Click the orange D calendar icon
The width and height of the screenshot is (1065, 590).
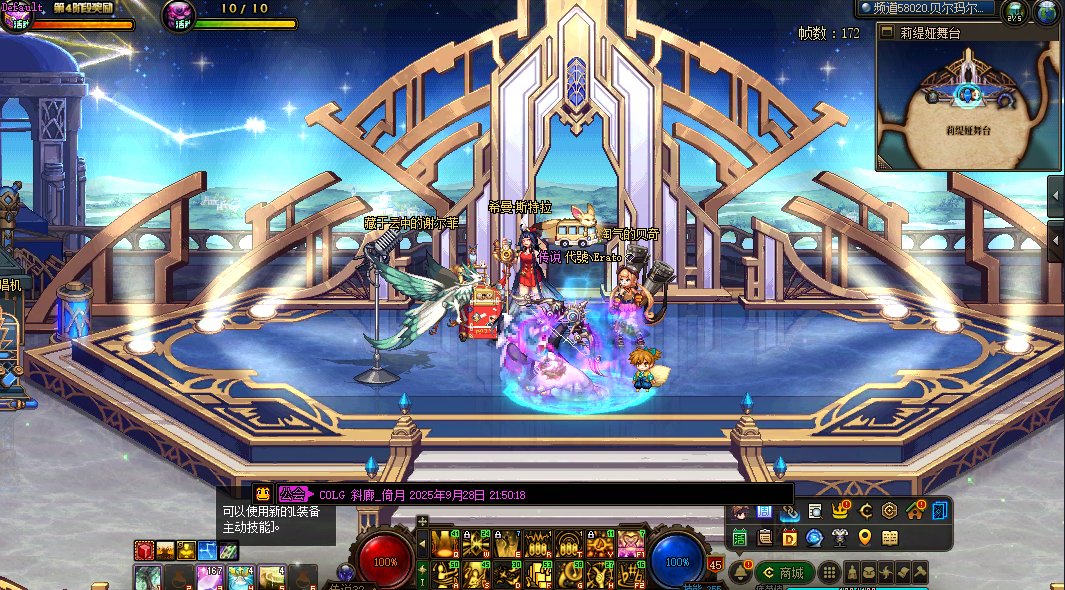(790, 538)
